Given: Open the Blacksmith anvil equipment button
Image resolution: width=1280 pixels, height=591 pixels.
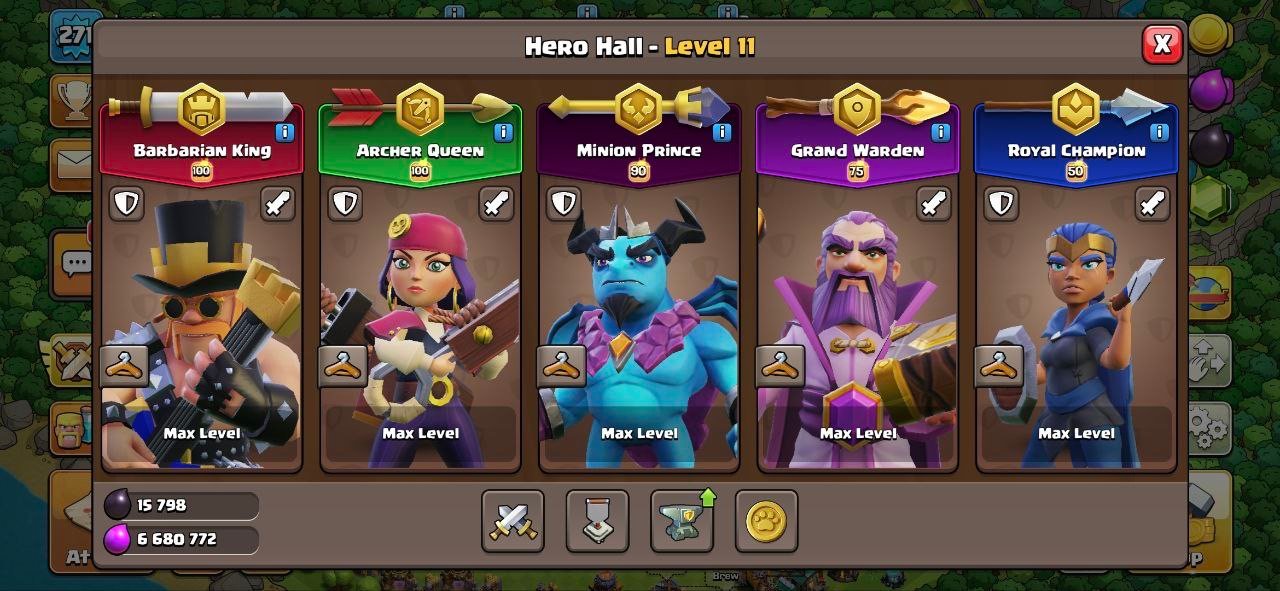Looking at the screenshot, I should (x=682, y=521).
